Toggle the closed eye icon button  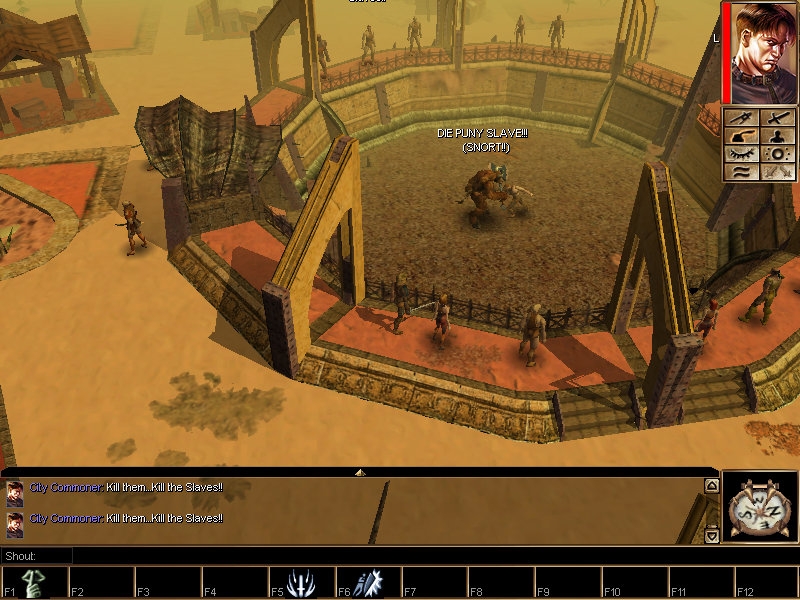coord(742,154)
